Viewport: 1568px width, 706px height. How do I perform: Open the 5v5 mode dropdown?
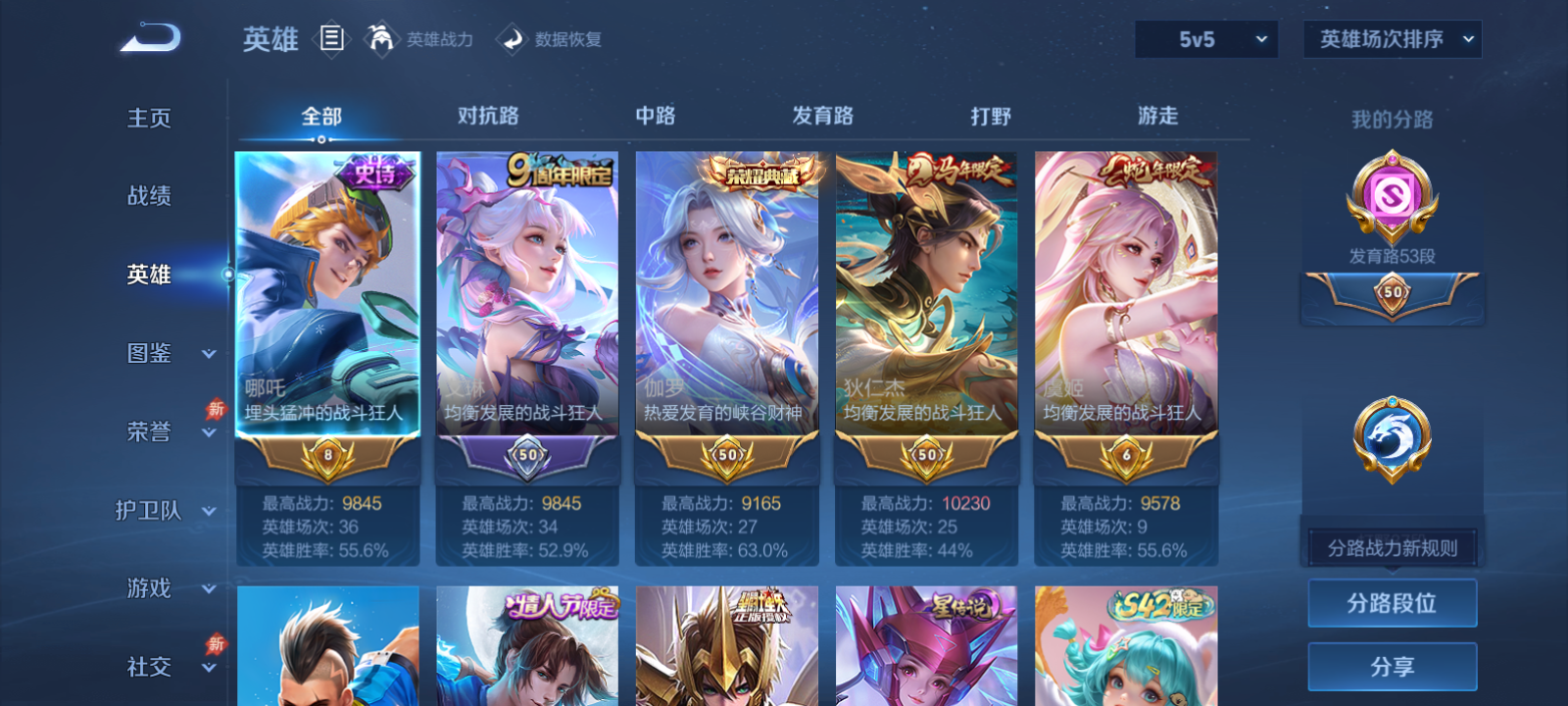tap(1207, 40)
